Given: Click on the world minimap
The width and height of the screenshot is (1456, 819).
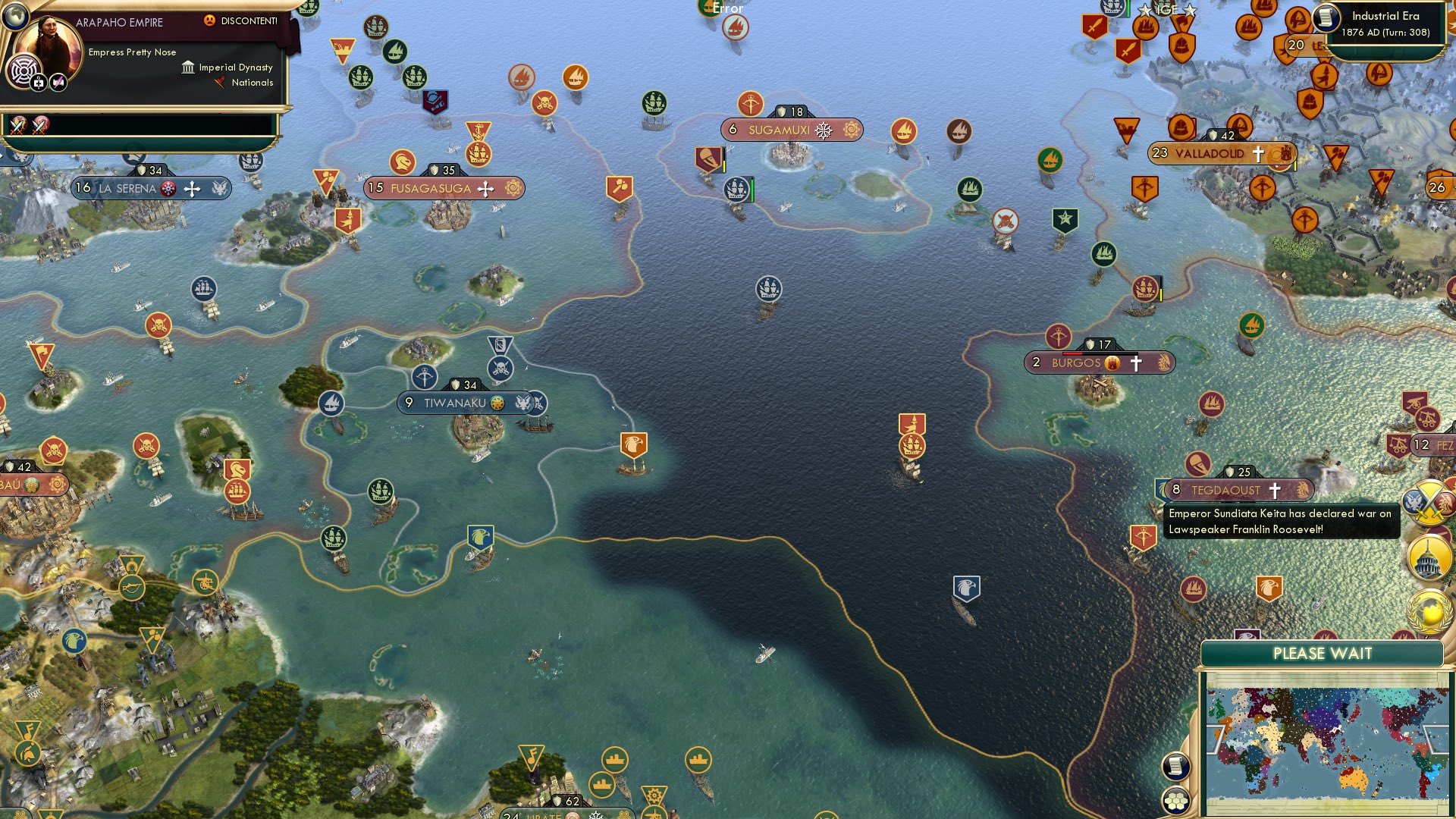Looking at the screenshot, I should 1323,742.
